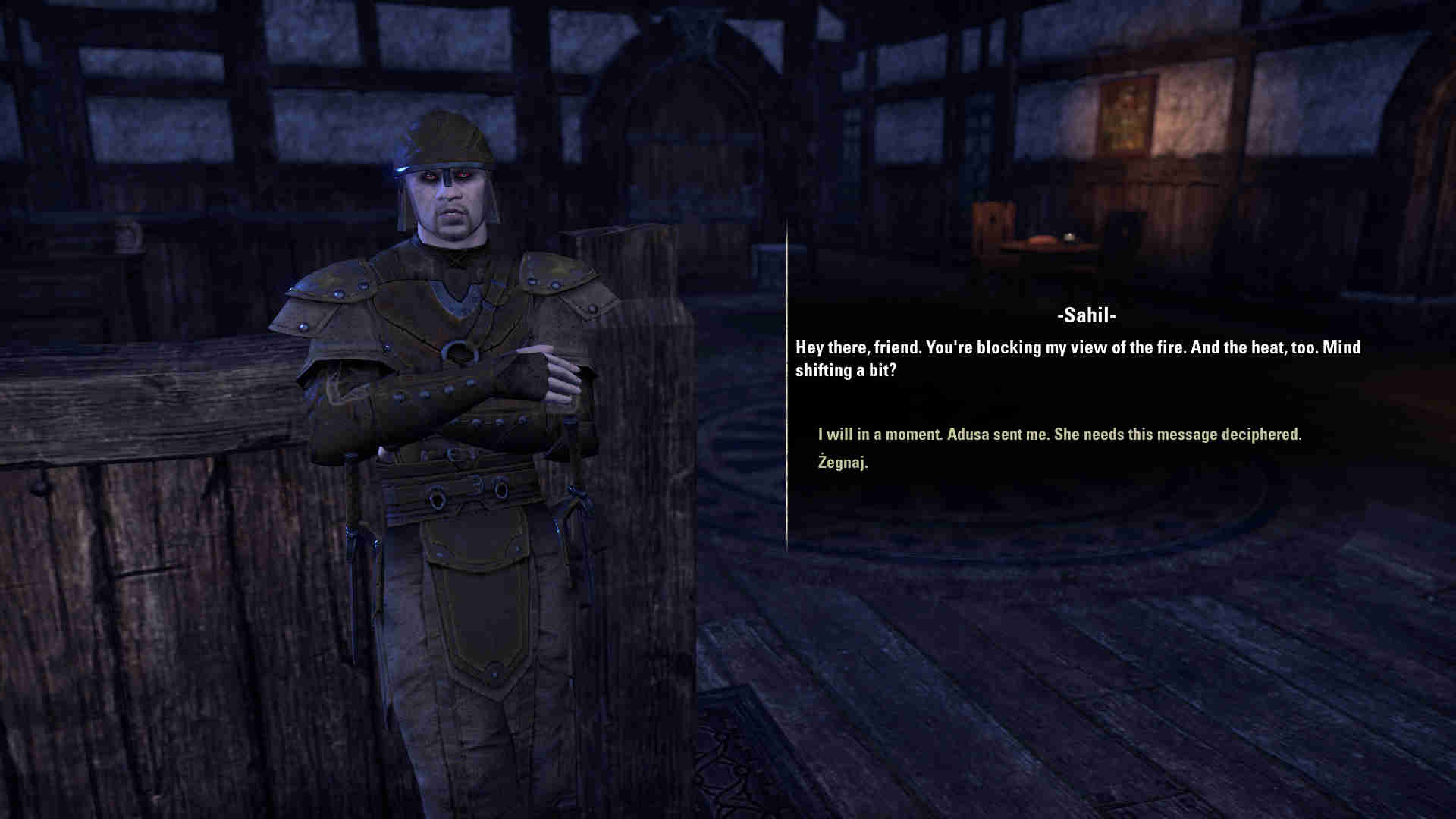
Task: Choose the reply about Adusa's message
Action: [1059, 435]
